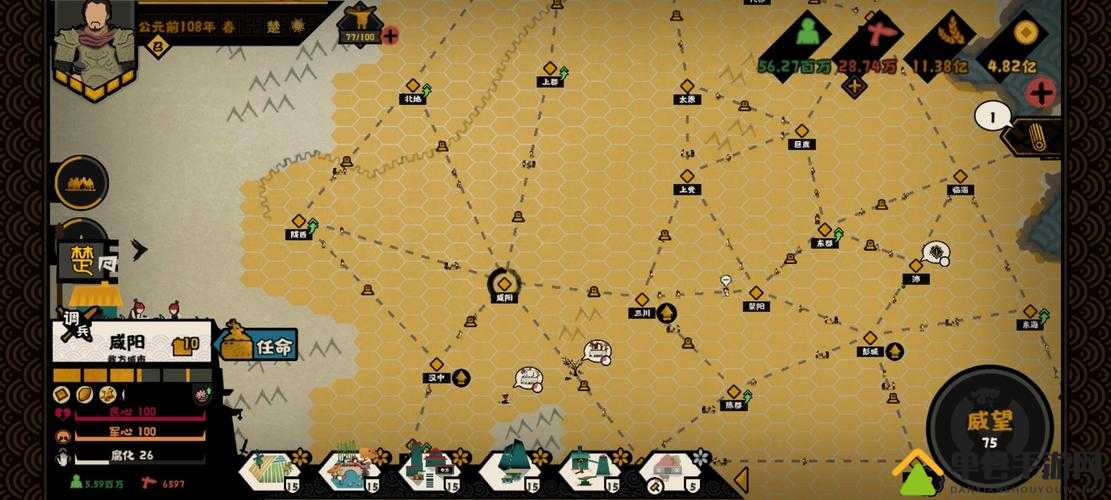Viewport: 1111px width, 500px height.
Task: Click the yellow cross under troop count
Action: [853, 86]
